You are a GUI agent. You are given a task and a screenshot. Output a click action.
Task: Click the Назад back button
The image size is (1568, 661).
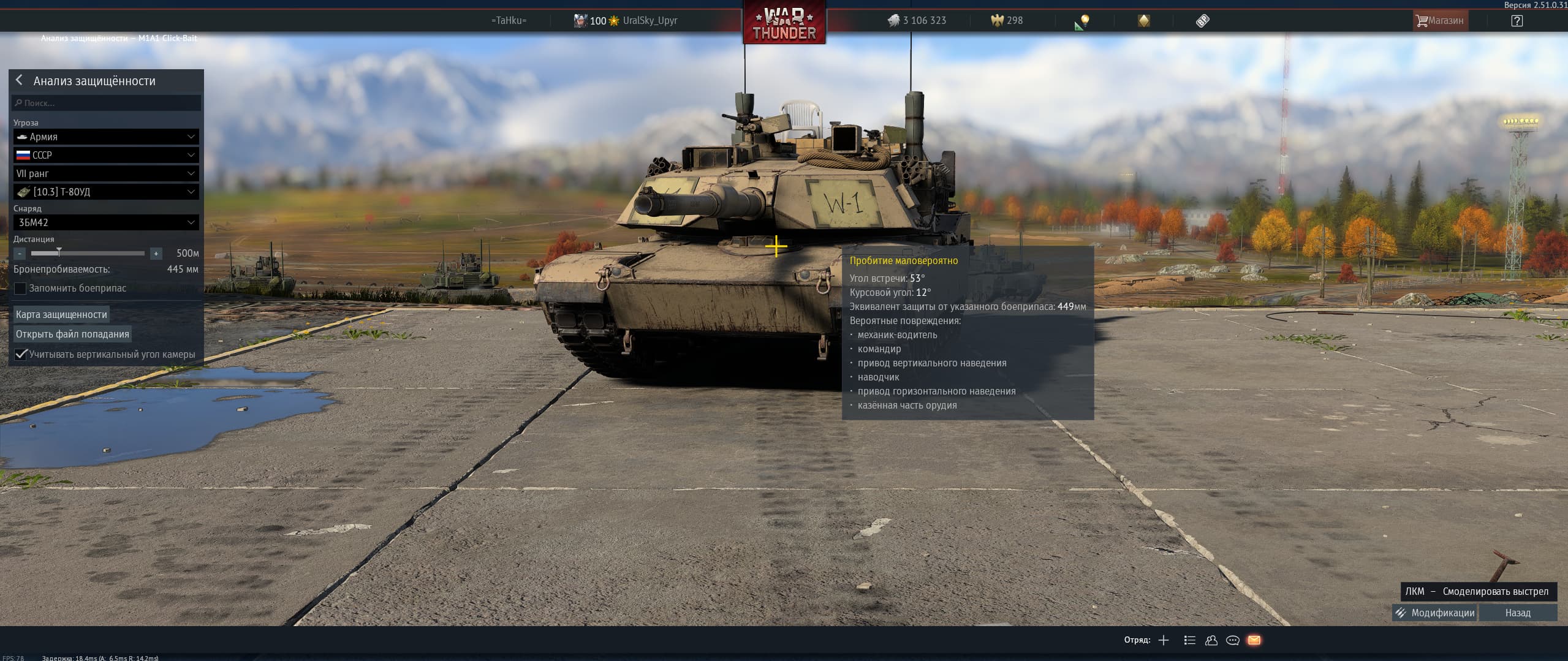1518,613
